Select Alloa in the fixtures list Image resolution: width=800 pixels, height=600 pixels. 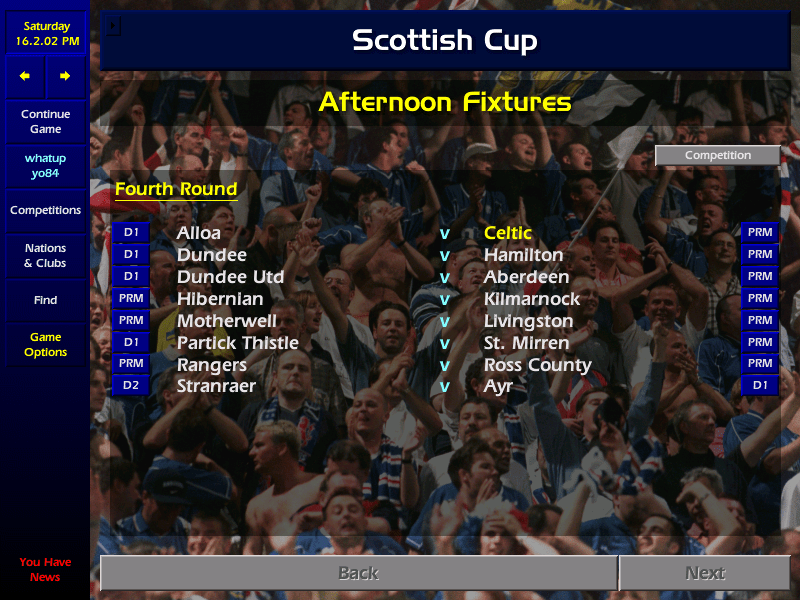point(199,233)
